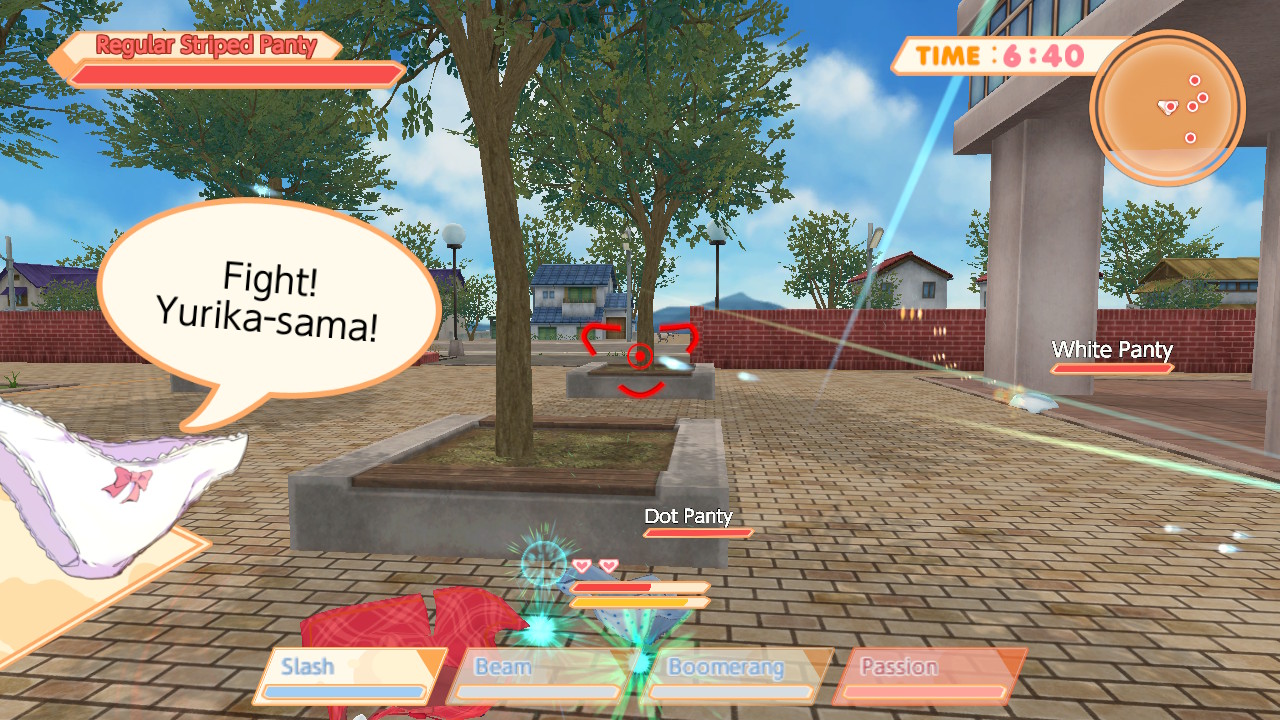1280x720 pixels.
Task: Click a red enemy dot on the minimap
Action: (x=1195, y=82)
